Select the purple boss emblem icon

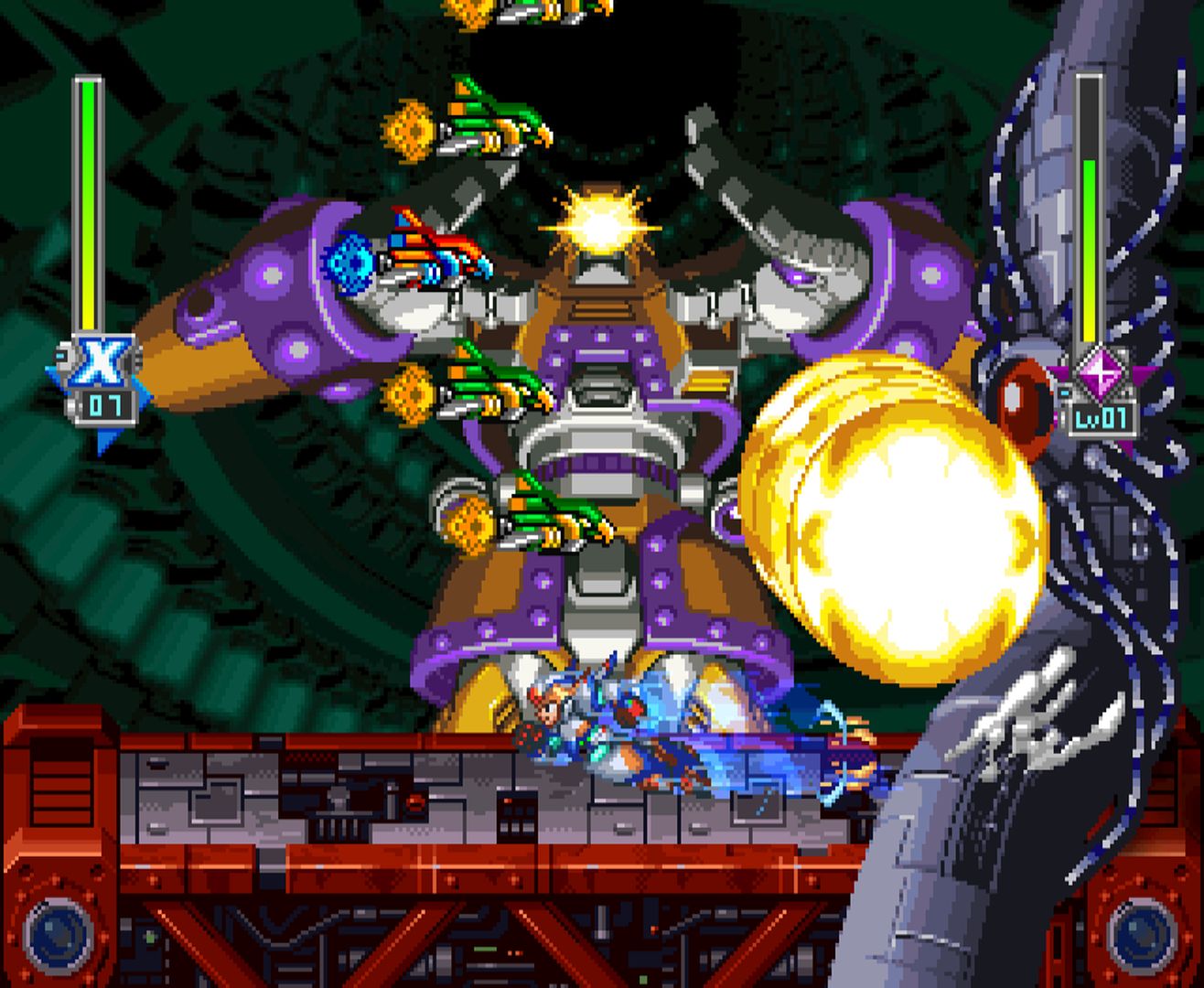1093,375
